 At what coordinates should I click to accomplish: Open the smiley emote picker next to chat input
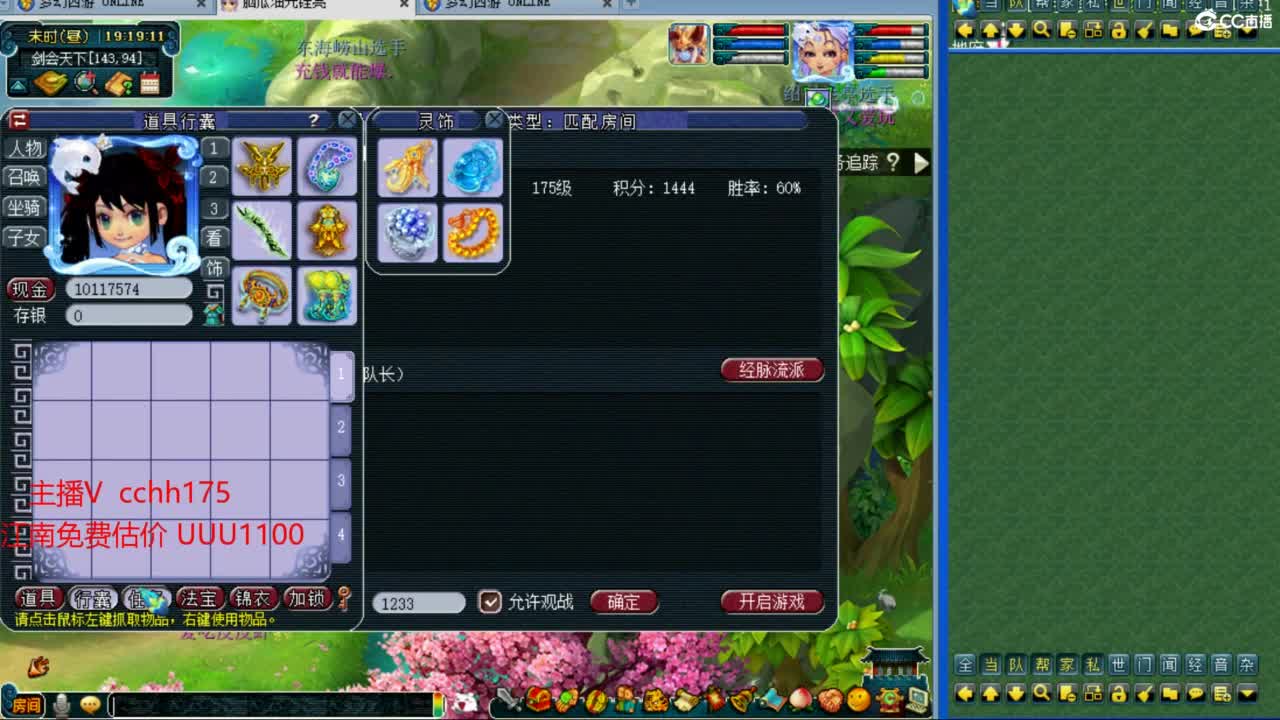tap(89, 703)
